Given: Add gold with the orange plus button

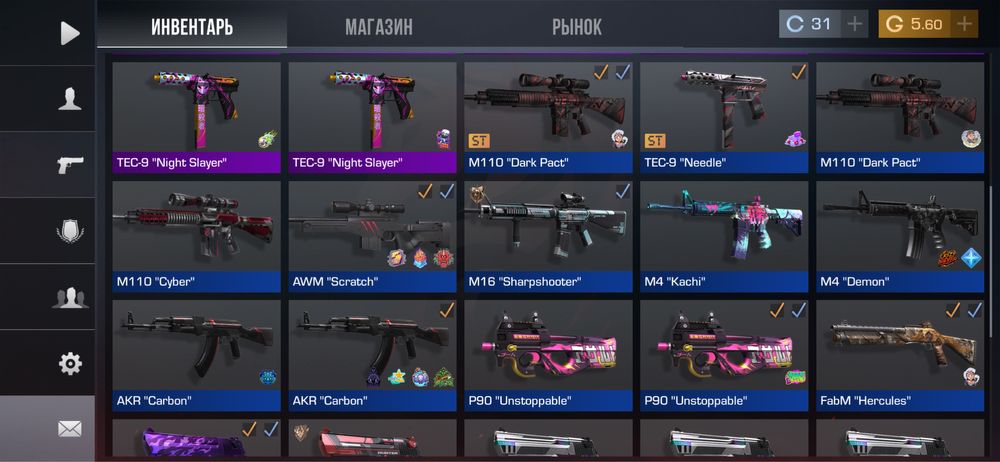Looking at the screenshot, I should [963, 24].
